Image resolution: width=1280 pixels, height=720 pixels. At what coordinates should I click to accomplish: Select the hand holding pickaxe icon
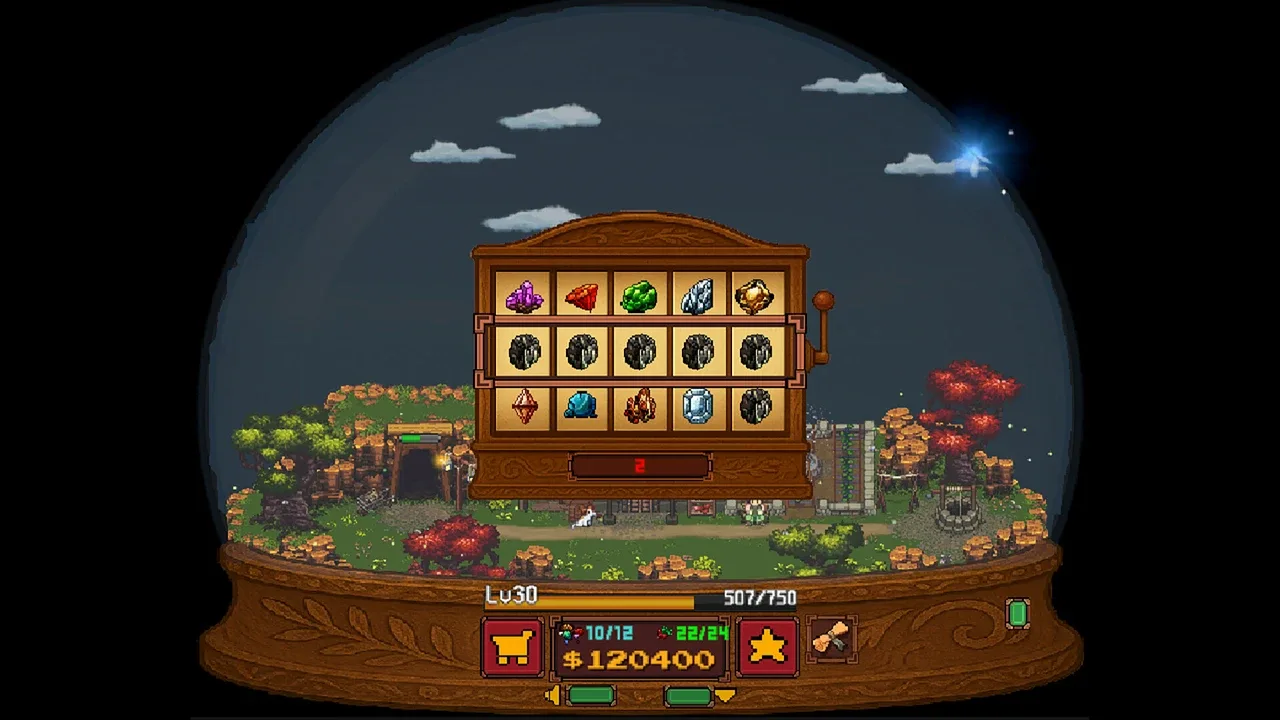(831, 638)
